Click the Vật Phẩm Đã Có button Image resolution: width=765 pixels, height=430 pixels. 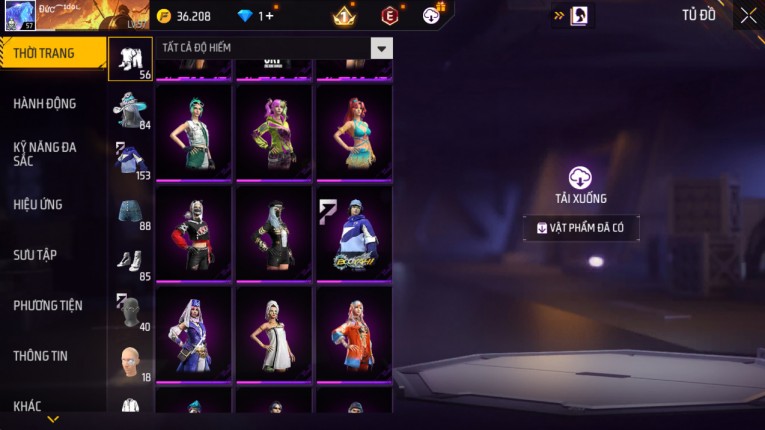coord(581,228)
